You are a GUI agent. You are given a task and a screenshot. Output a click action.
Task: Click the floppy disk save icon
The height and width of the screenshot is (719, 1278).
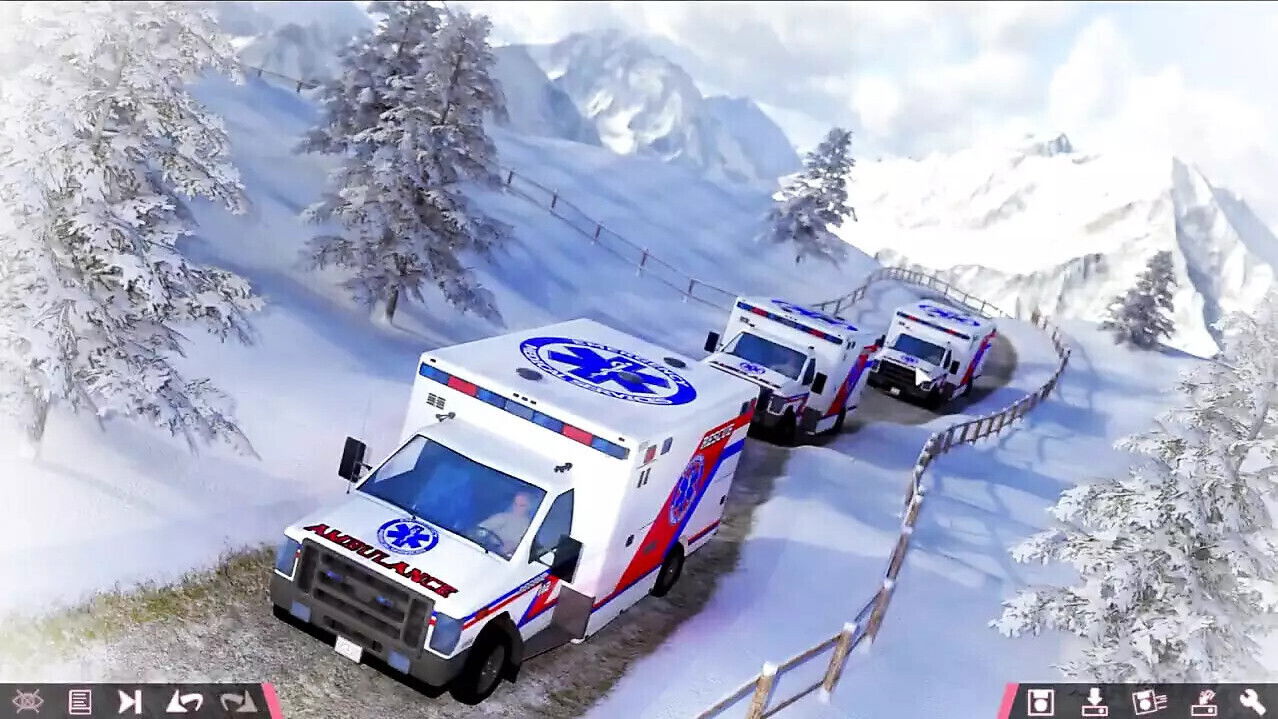click(1041, 702)
